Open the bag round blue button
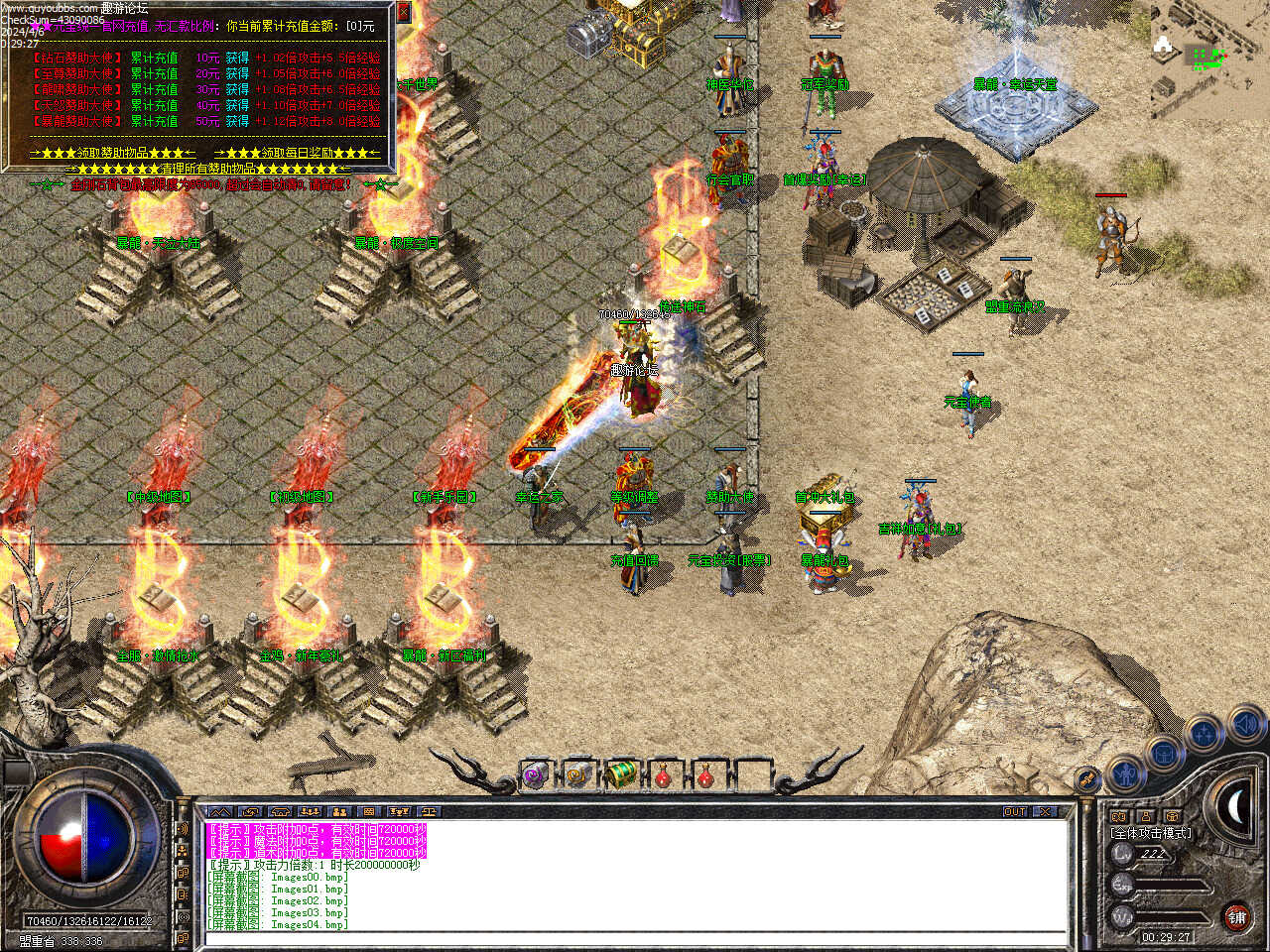 [x=1165, y=754]
